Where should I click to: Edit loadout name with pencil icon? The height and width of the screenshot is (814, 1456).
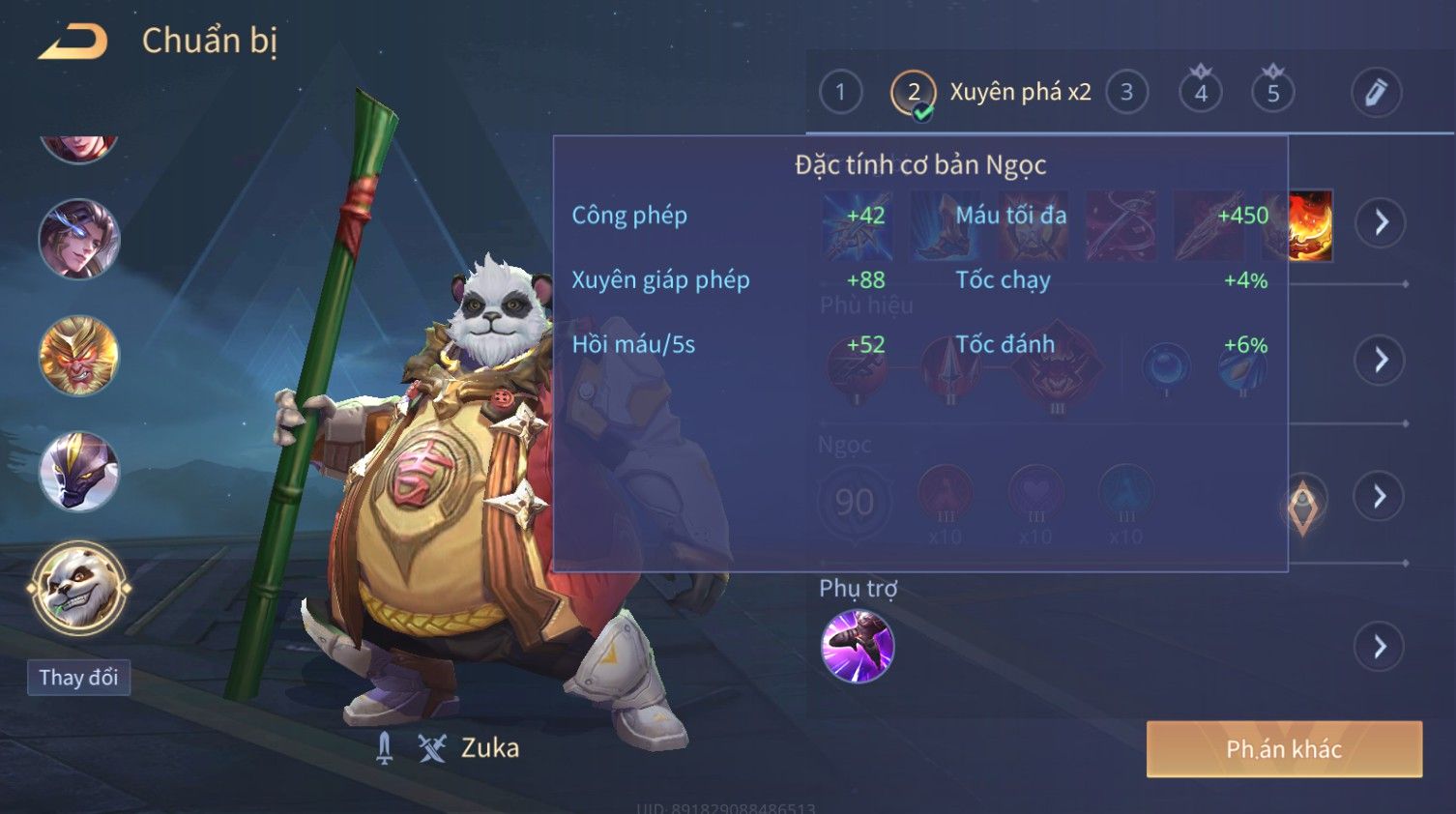click(1376, 93)
